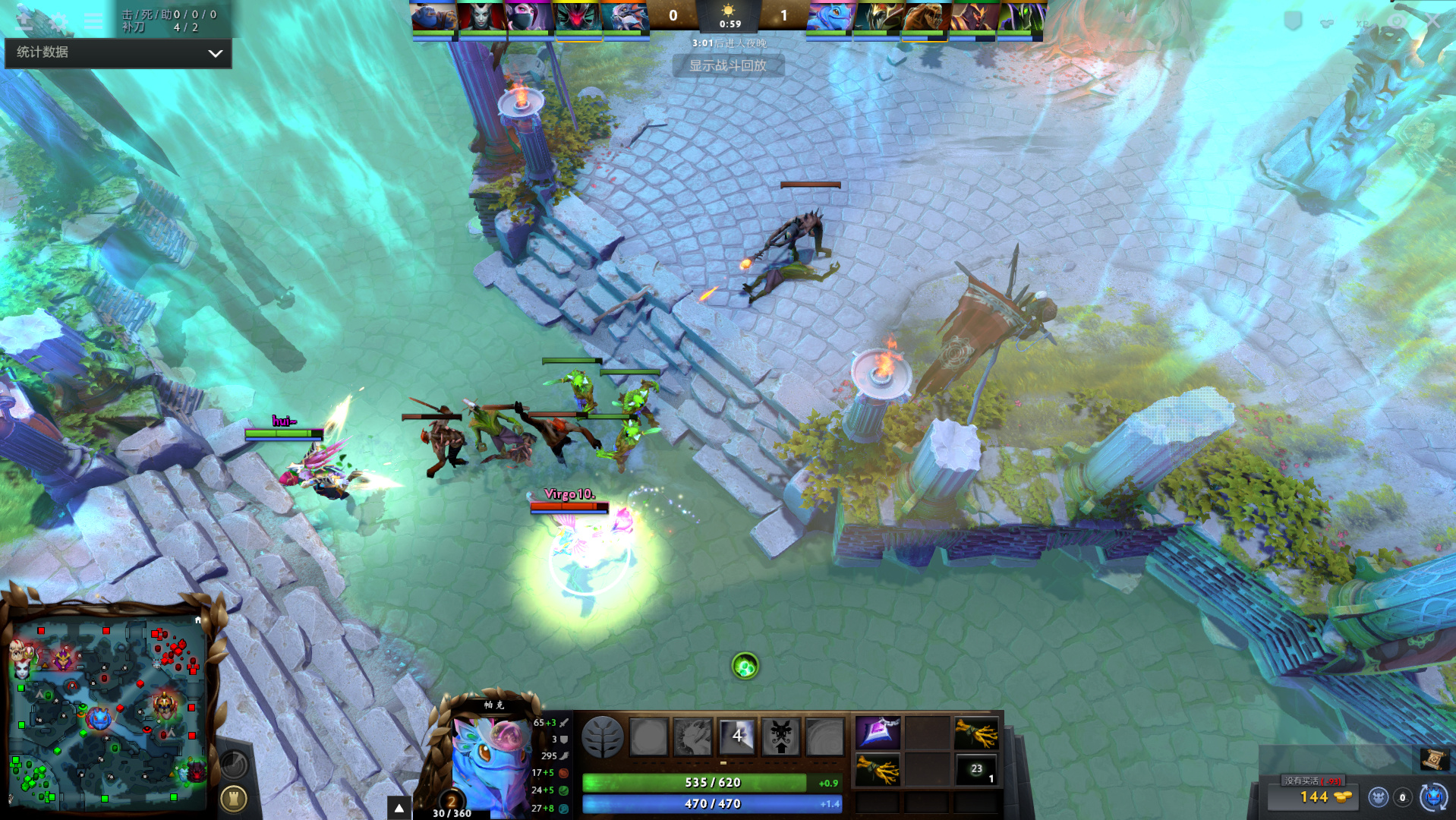The height and width of the screenshot is (820, 1456).
Task: Click the 显示战斗回放 combat replay button
Action: tap(727, 66)
